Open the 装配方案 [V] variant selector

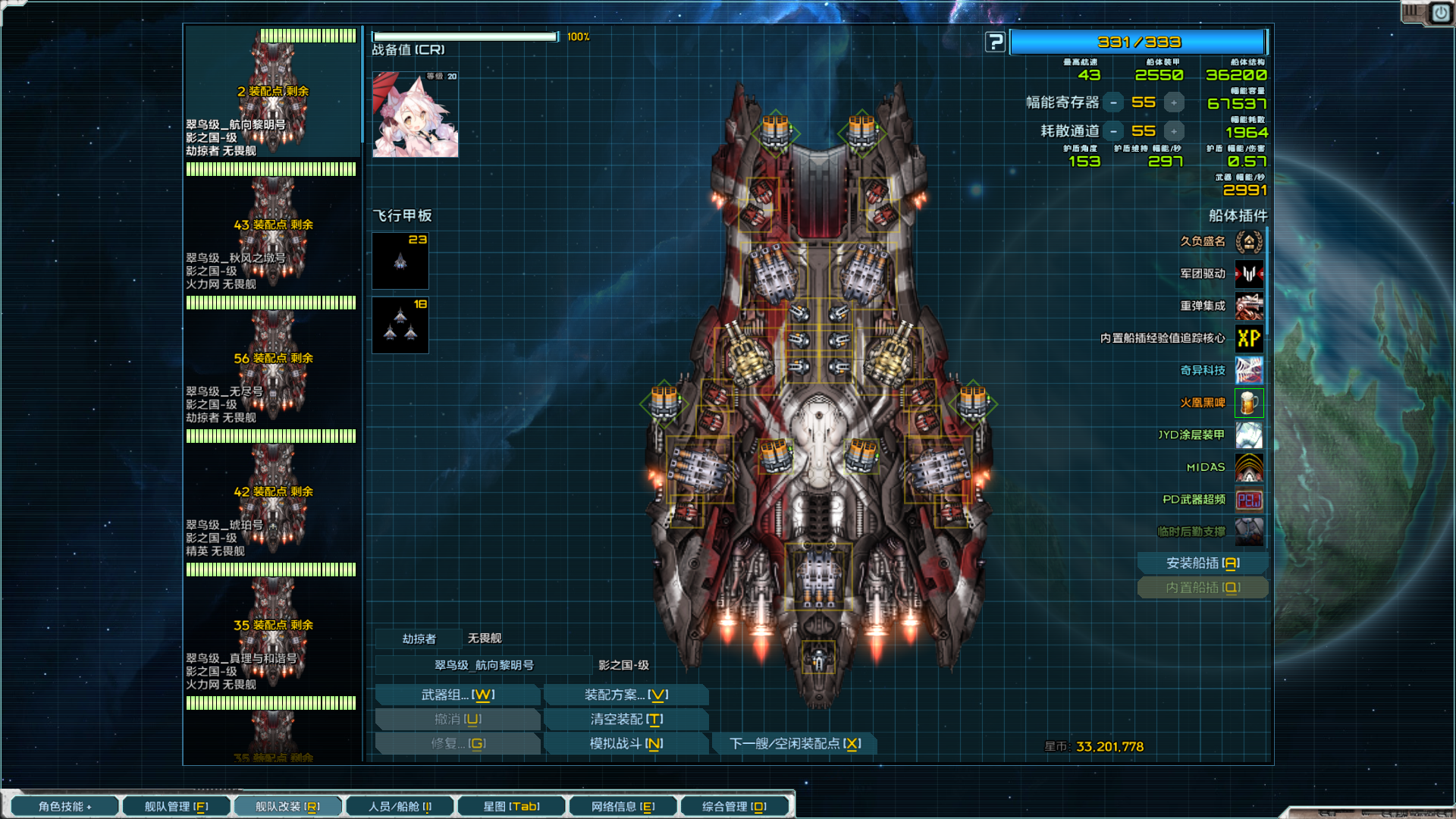pos(626,694)
